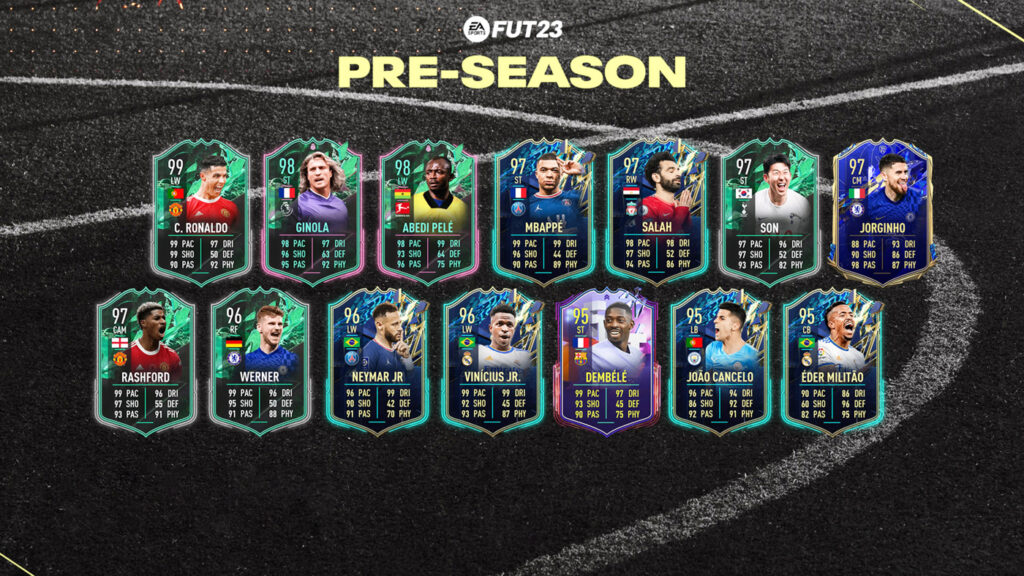Pick the Werner 96 card
This screenshot has height=576, width=1024.
[260, 360]
